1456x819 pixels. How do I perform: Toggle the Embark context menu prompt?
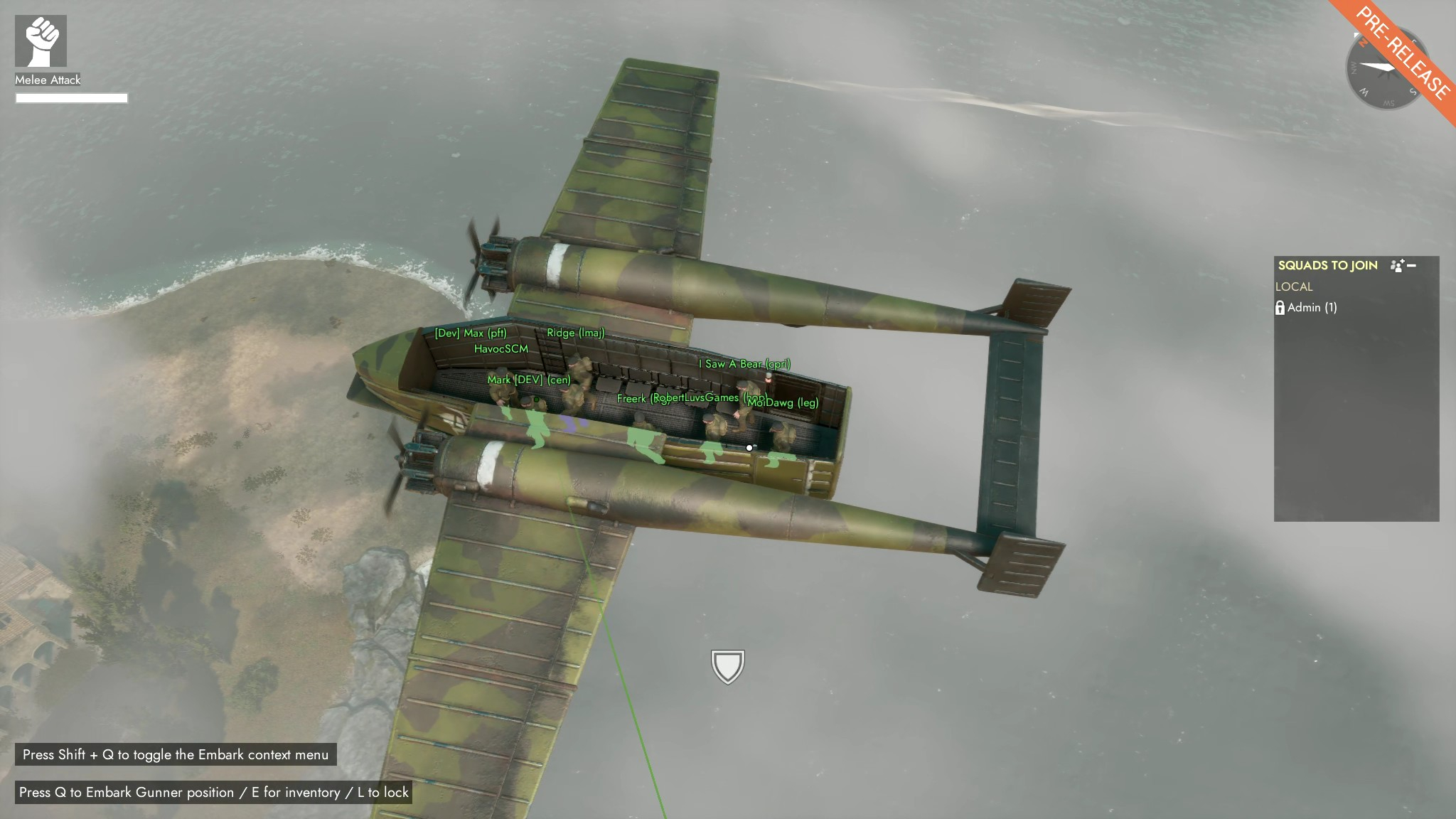tap(174, 756)
